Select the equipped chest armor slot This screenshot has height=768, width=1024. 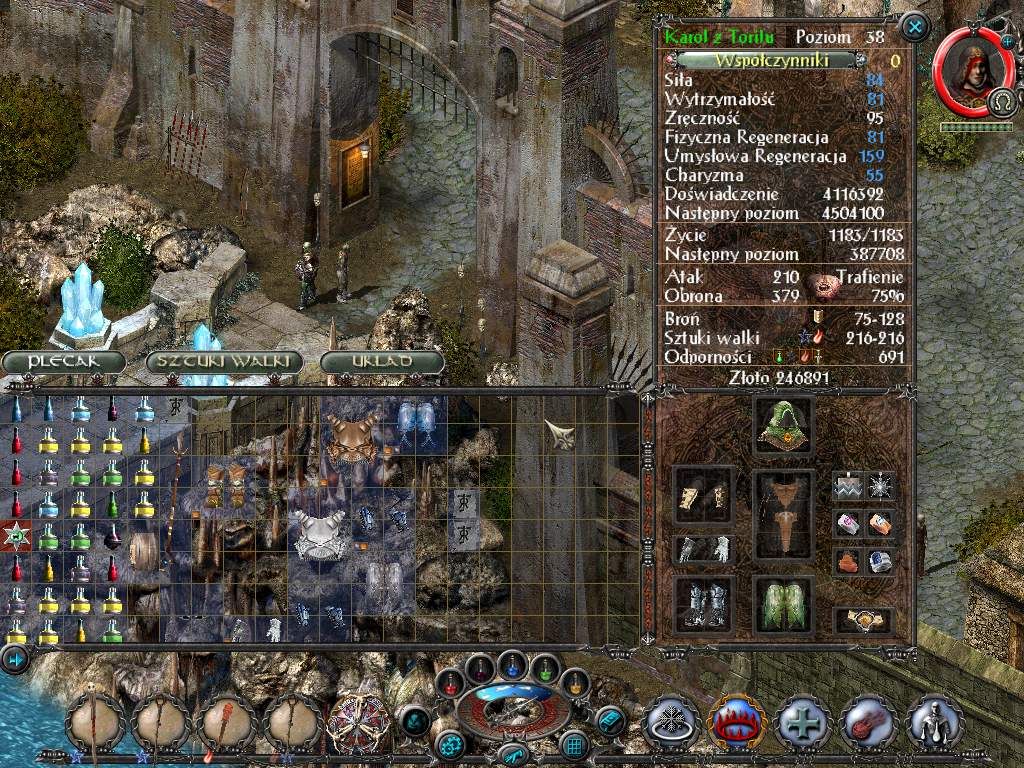pyautogui.click(x=783, y=516)
